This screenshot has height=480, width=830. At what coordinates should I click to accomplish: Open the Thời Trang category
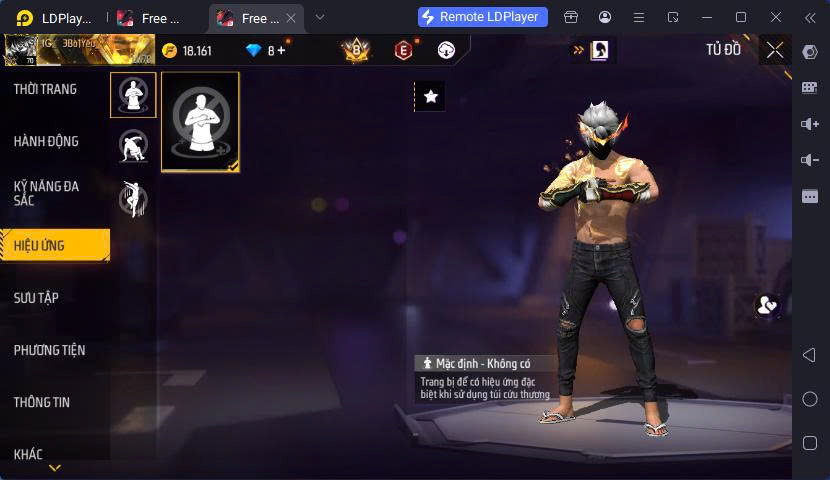(x=45, y=89)
